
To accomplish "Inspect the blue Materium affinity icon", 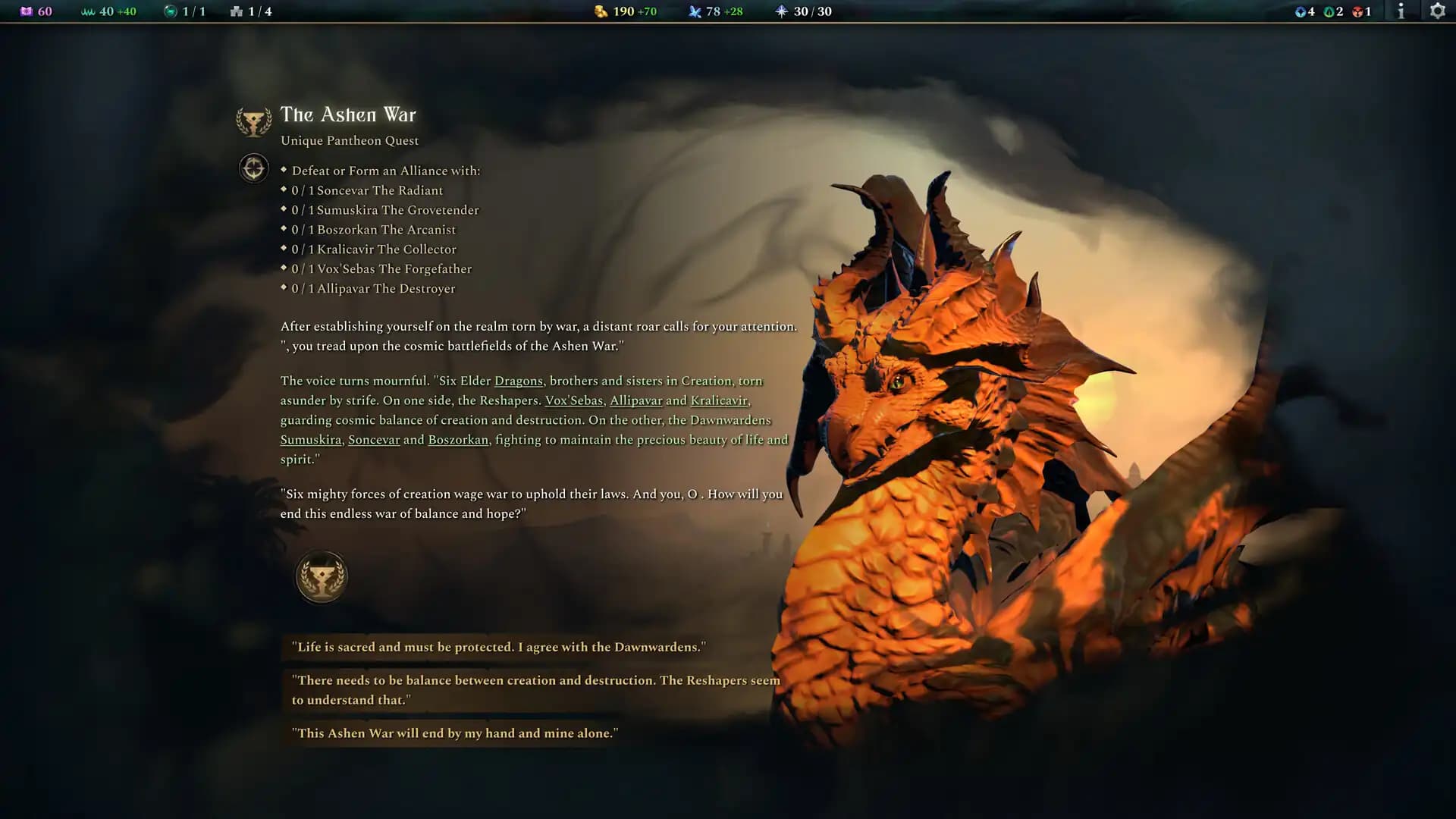I will coord(1298,11).
